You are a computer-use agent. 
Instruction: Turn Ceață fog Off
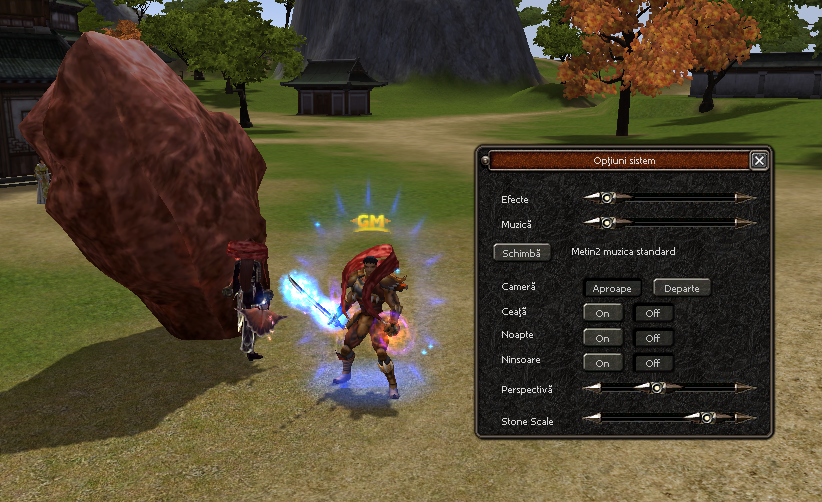click(653, 313)
